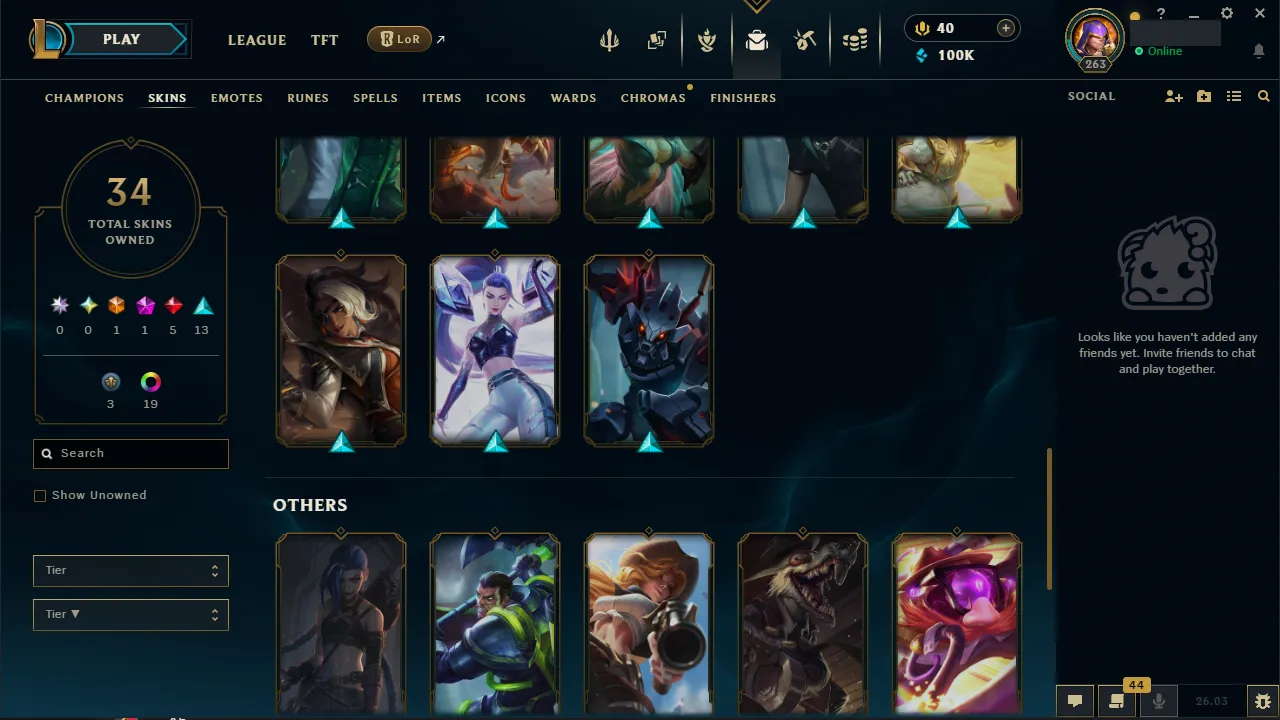Open friend search with the magnifier icon
The height and width of the screenshot is (720, 1280).
[x=1263, y=96]
